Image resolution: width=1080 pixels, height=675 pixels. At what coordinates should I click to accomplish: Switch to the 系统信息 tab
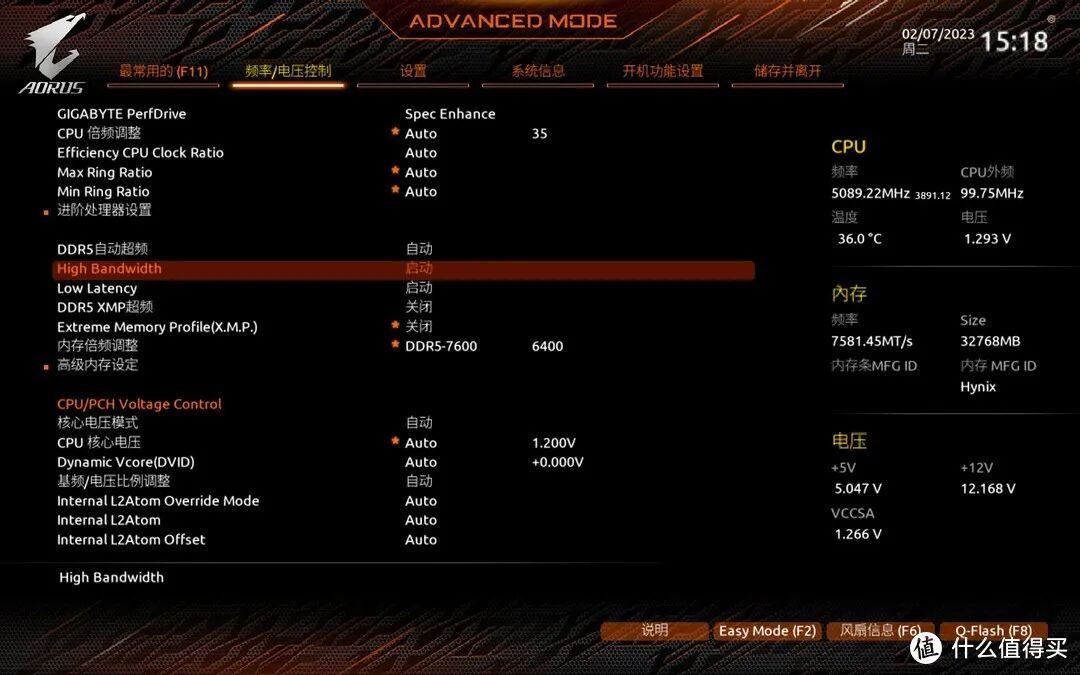pyautogui.click(x=538, y=71)
